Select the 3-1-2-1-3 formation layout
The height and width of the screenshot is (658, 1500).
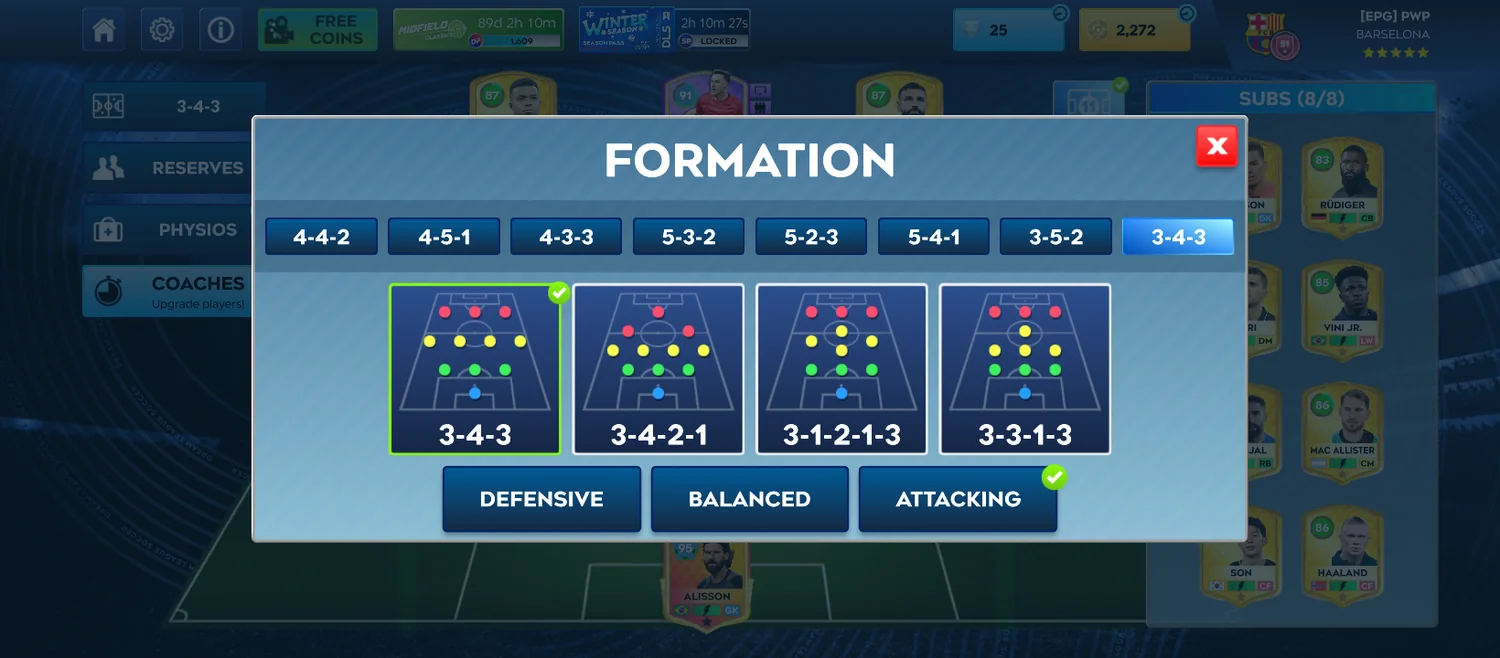841,369
